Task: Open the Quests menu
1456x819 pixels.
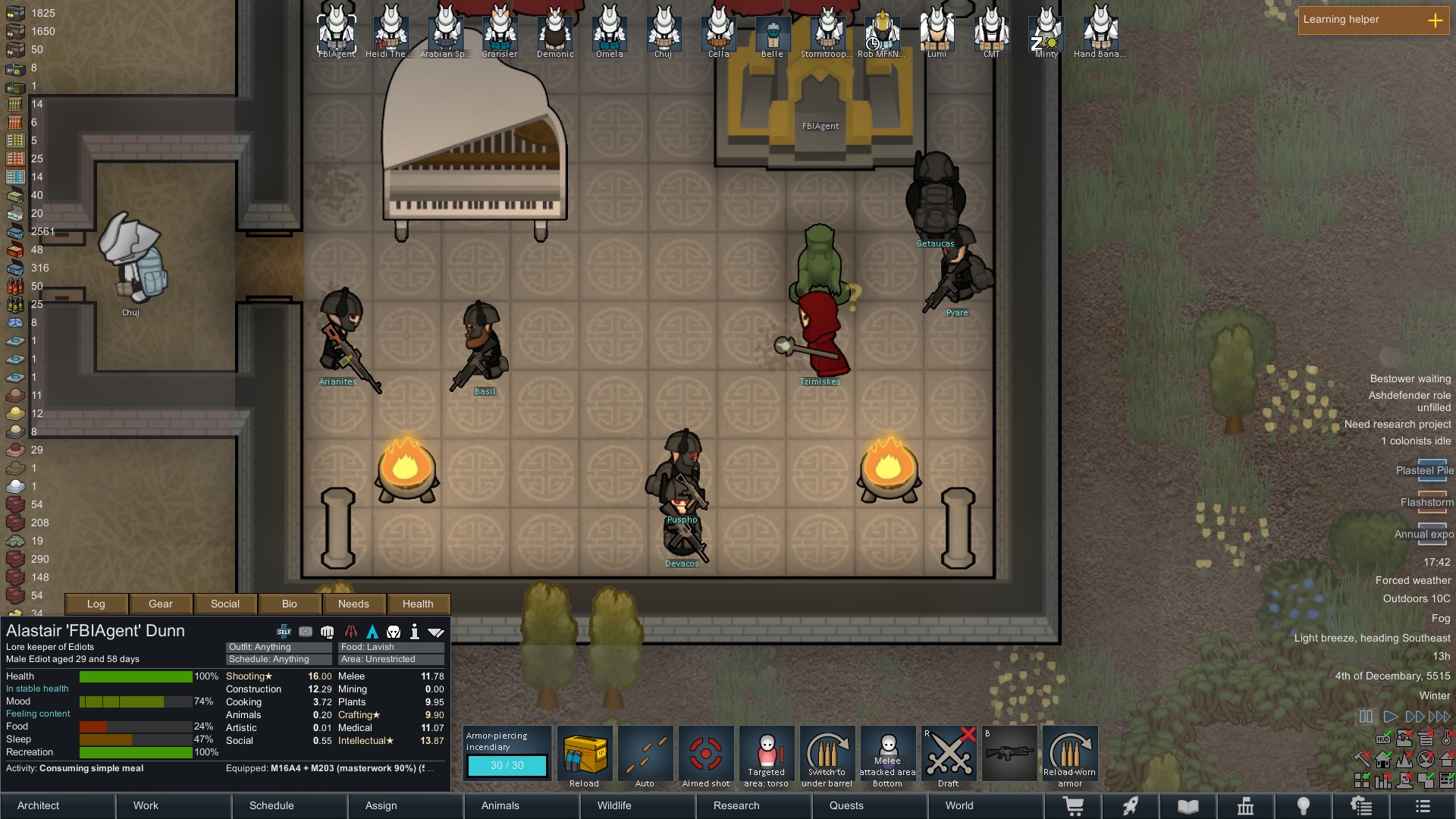Action: point(869,805)
